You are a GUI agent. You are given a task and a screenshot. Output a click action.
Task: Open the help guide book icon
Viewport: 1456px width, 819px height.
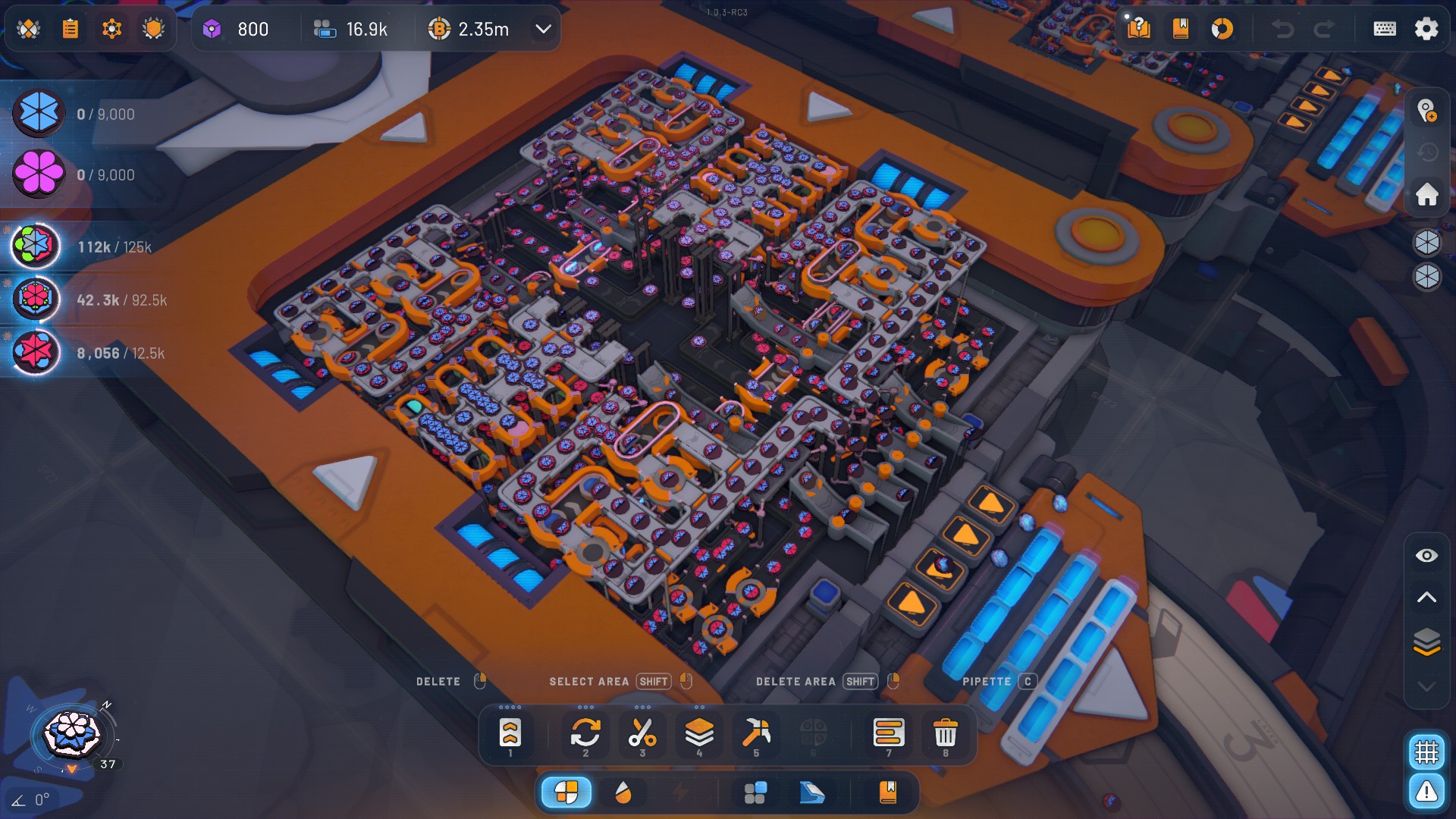[x=1141, y=30]
